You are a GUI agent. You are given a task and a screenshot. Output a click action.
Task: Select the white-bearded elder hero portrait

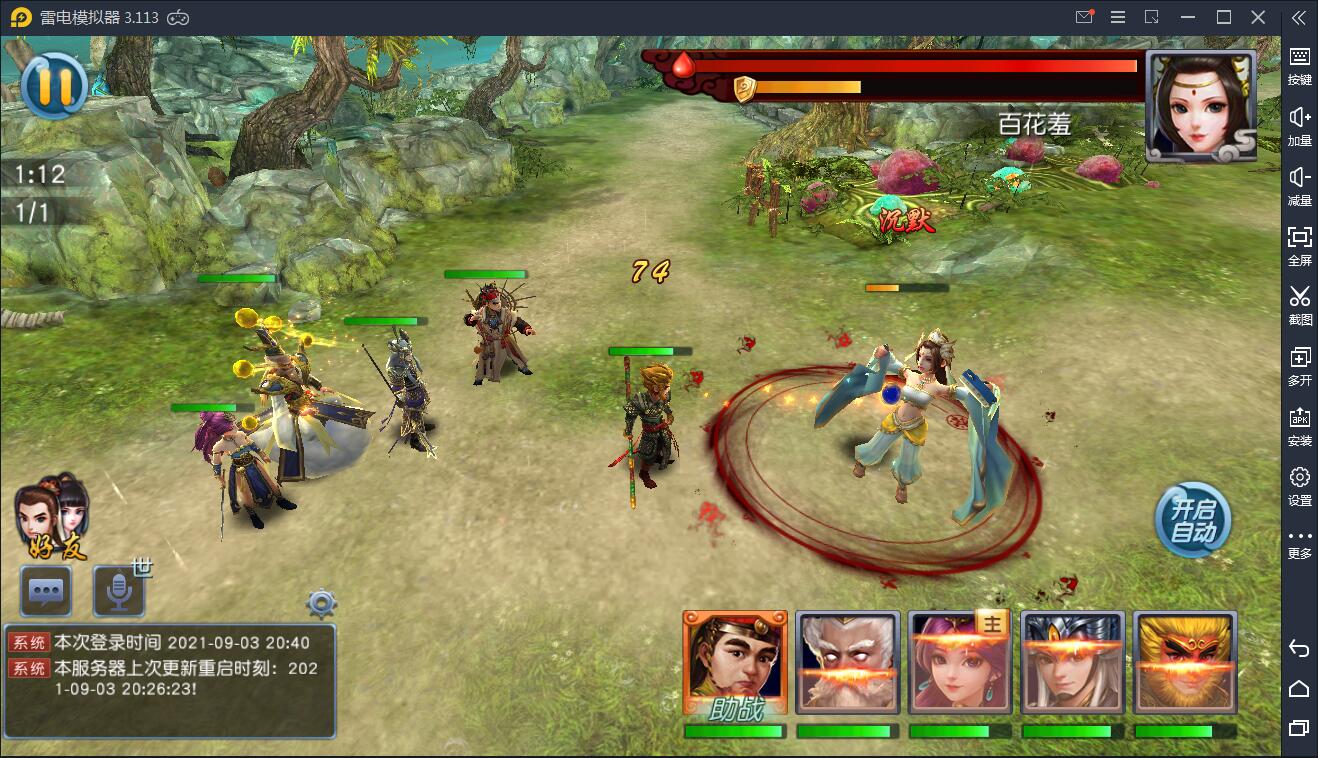click(848, 664)
